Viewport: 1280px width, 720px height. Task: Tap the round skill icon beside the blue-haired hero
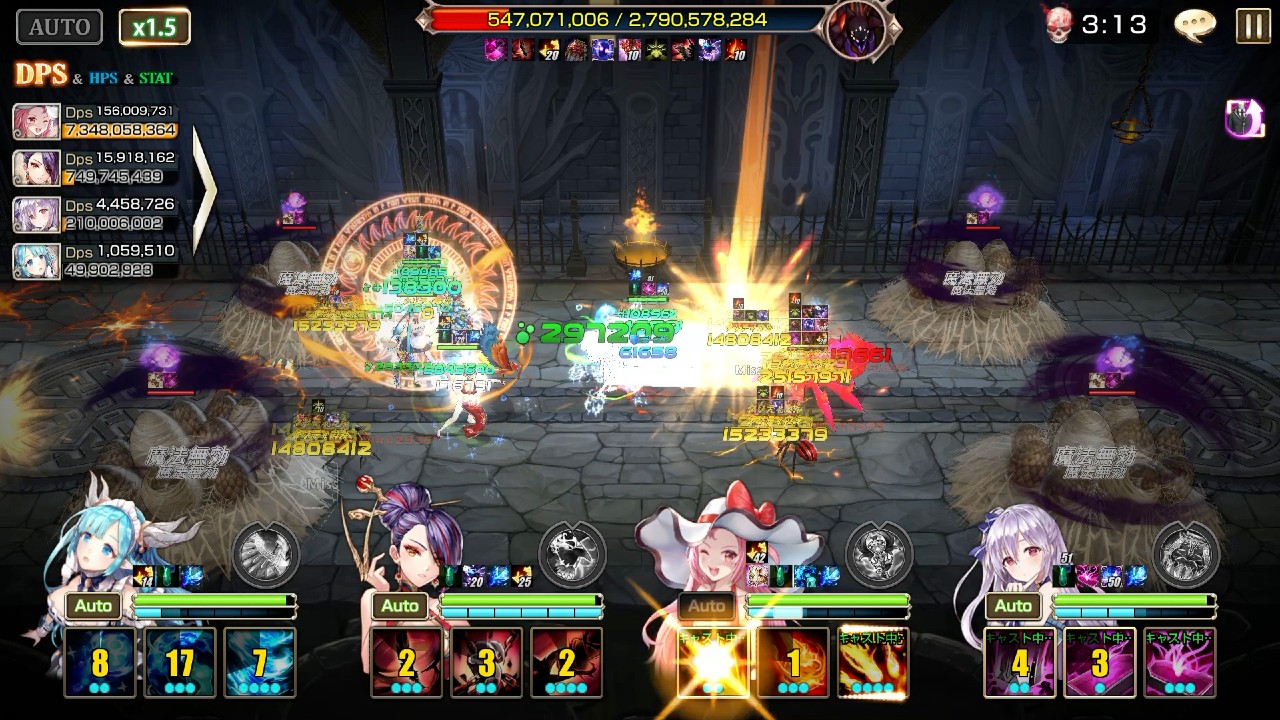266,553
